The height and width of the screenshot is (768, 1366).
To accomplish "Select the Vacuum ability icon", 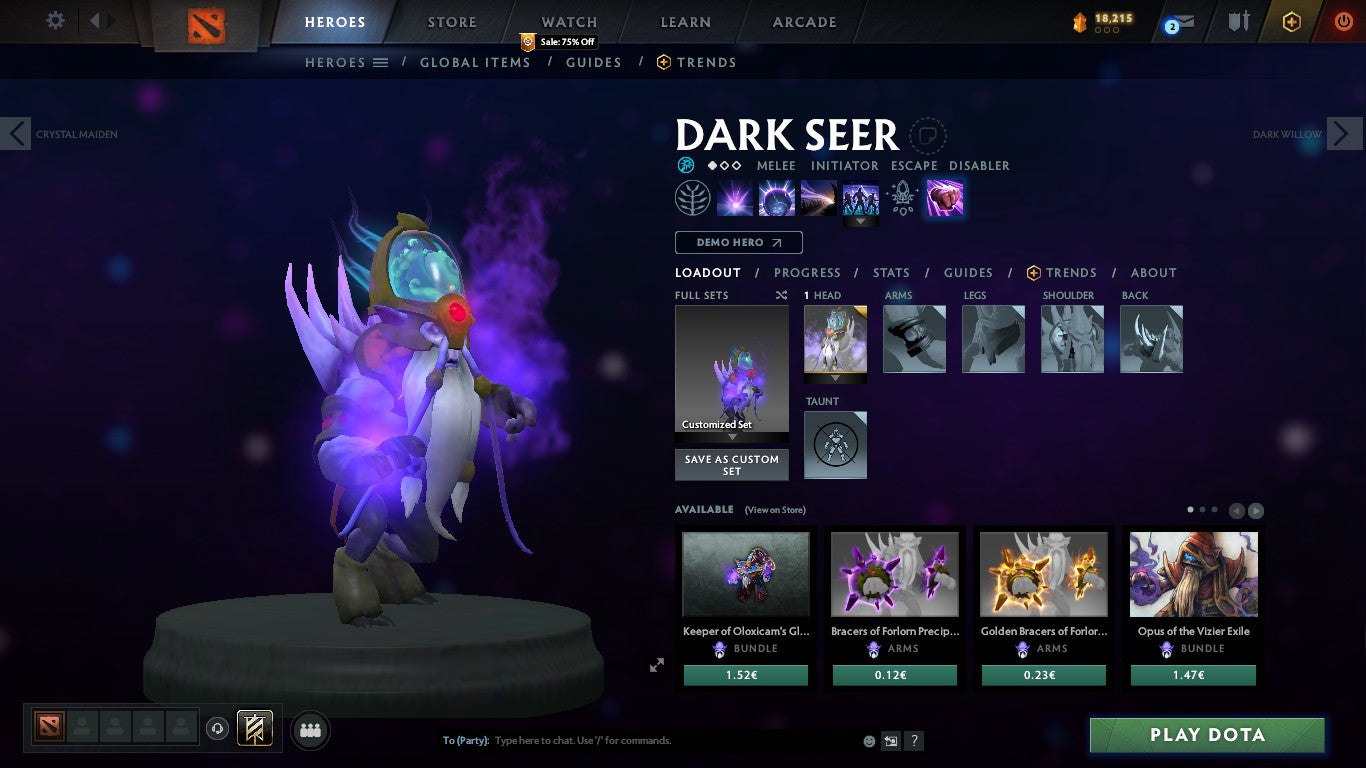I will point(733,197).
